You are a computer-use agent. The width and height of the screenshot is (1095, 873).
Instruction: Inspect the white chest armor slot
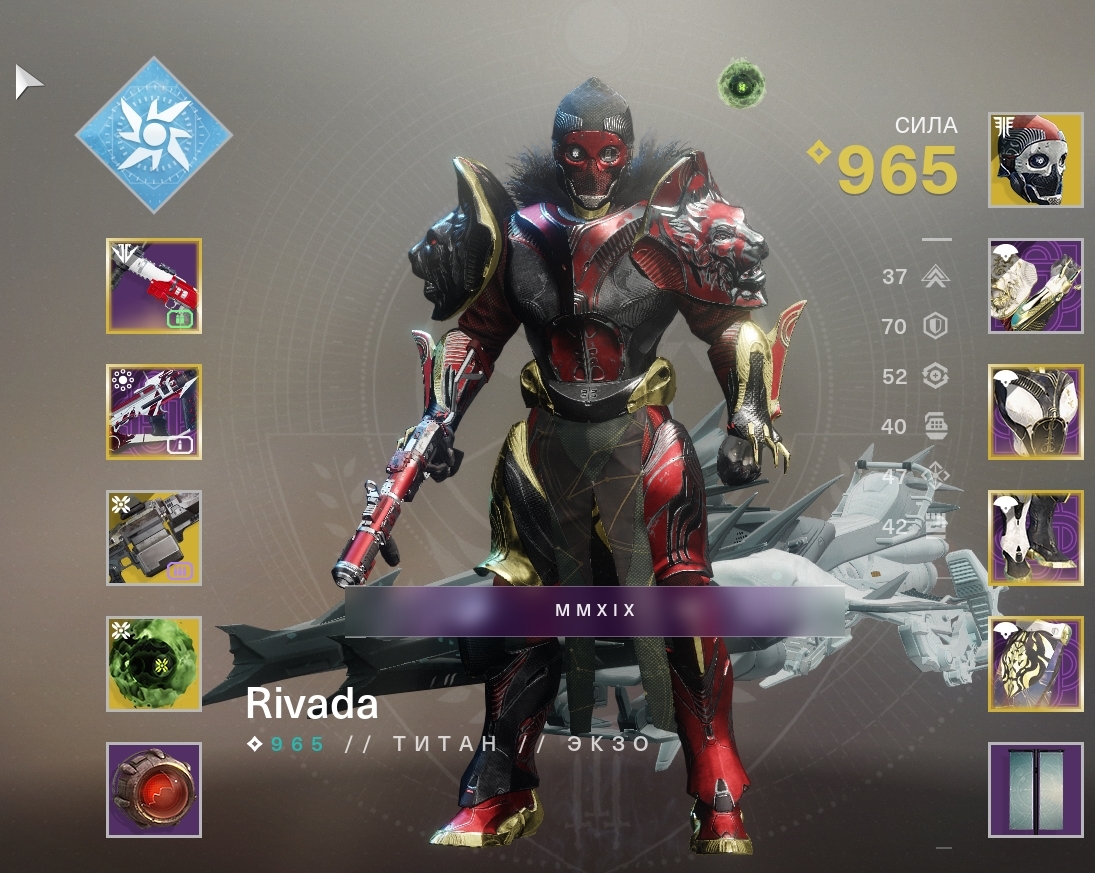tap(1036, 412)
